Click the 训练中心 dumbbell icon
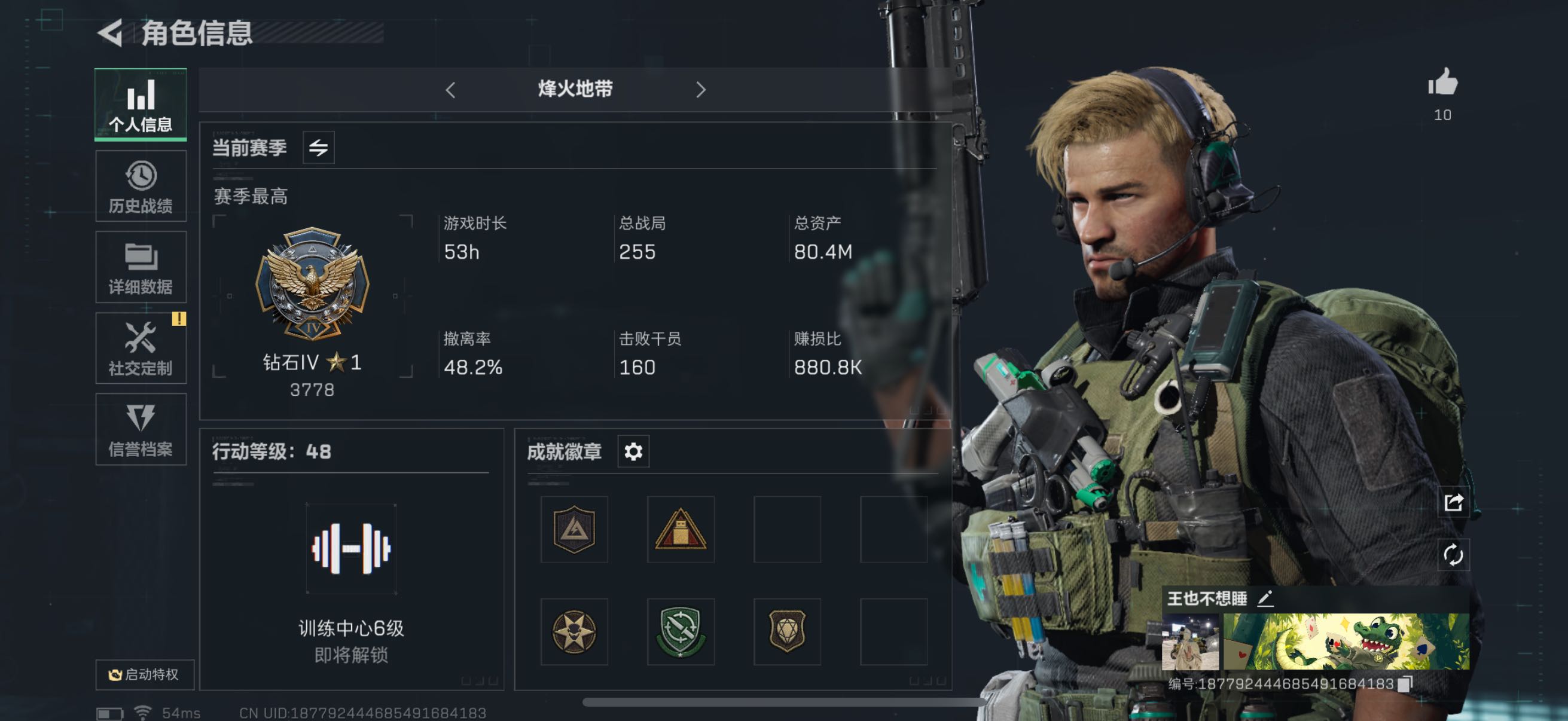 pyautogui.click(x=351, y=549)
